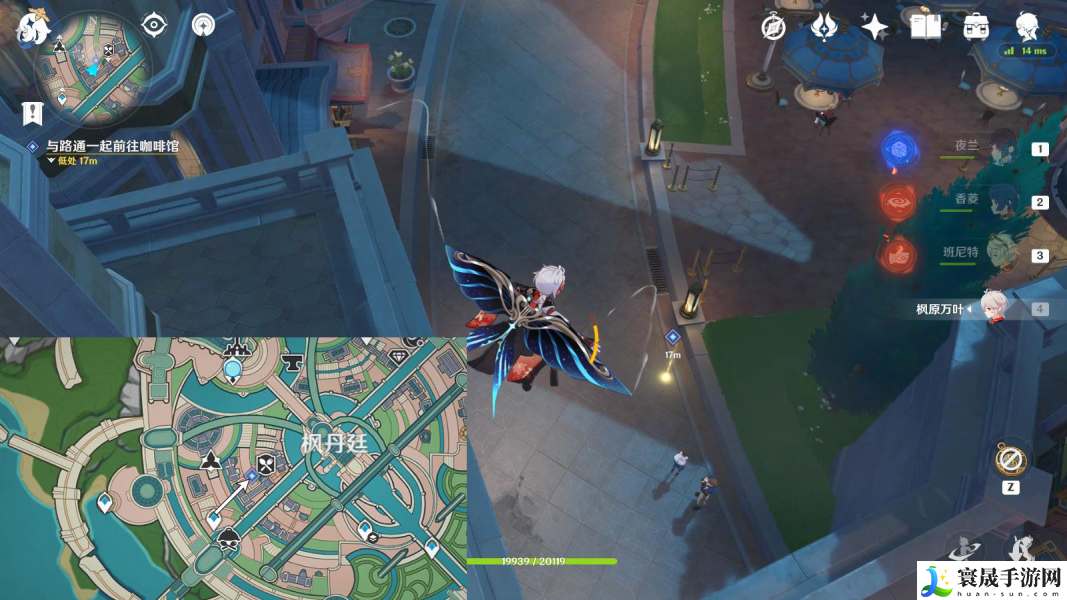Toggle elemental sight eye icon
The width and height of the screenshot is (1067, 600).
154,25
